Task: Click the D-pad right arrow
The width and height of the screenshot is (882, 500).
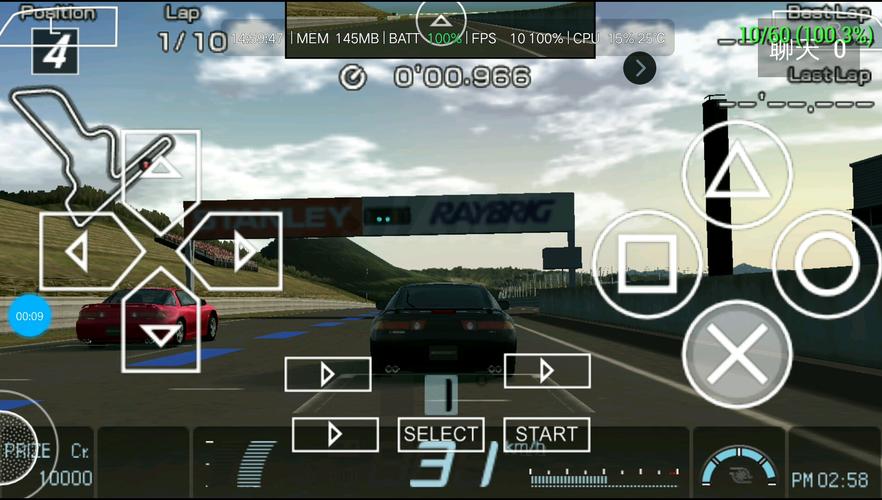Action: pyautogui.click(x=240, y=252)
